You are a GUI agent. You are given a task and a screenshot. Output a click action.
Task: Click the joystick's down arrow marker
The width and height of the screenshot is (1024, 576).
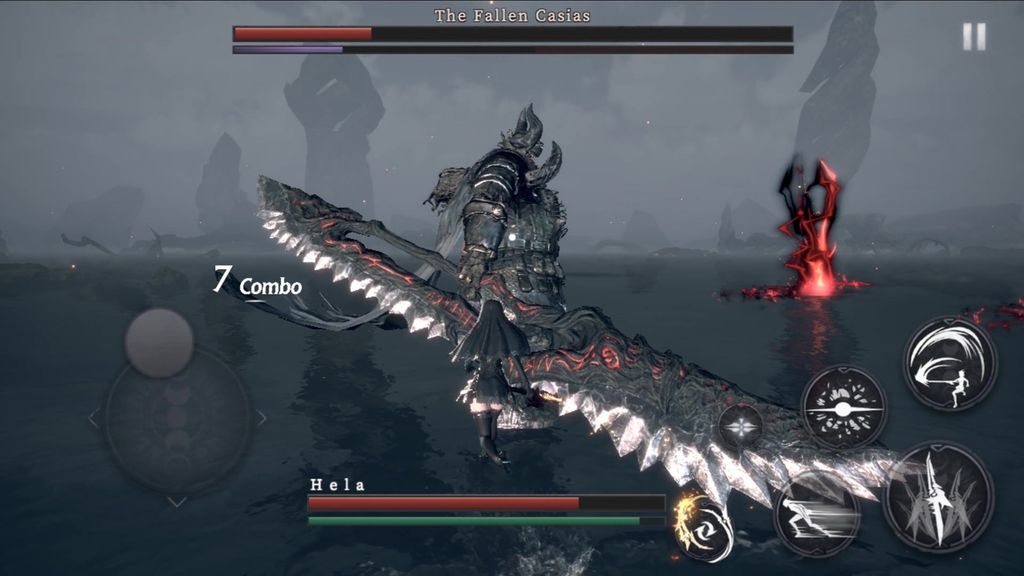[177, 501]
